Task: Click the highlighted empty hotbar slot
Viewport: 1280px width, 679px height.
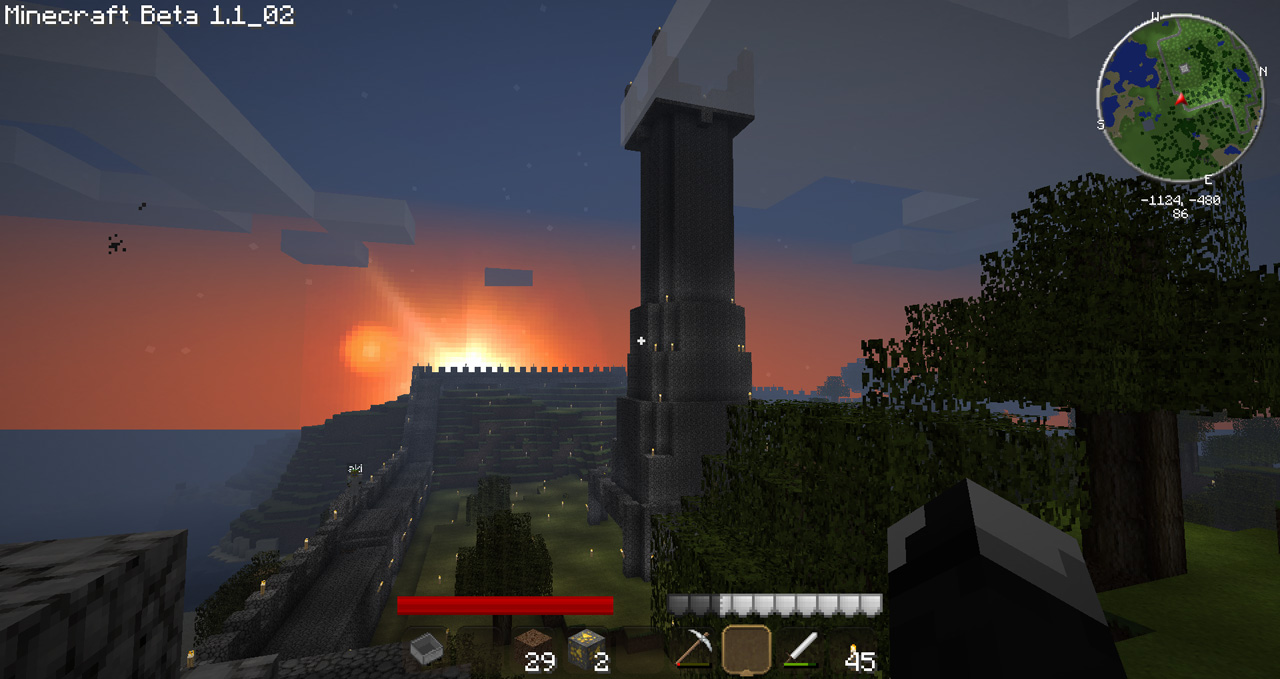Action: [746, 649]
